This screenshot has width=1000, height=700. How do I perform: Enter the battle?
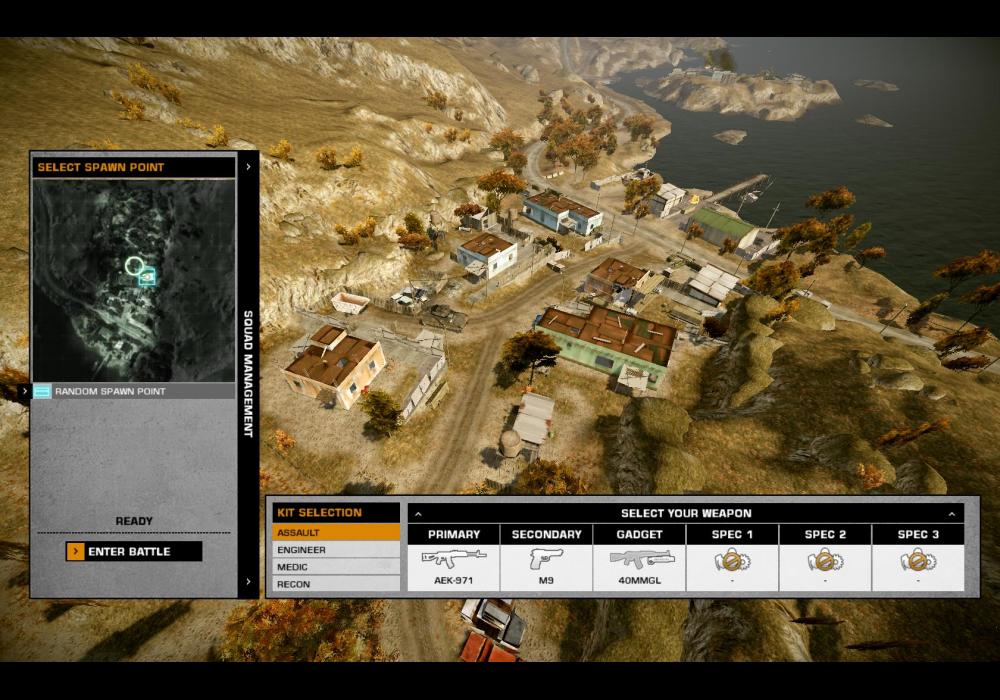pos(134,551)
